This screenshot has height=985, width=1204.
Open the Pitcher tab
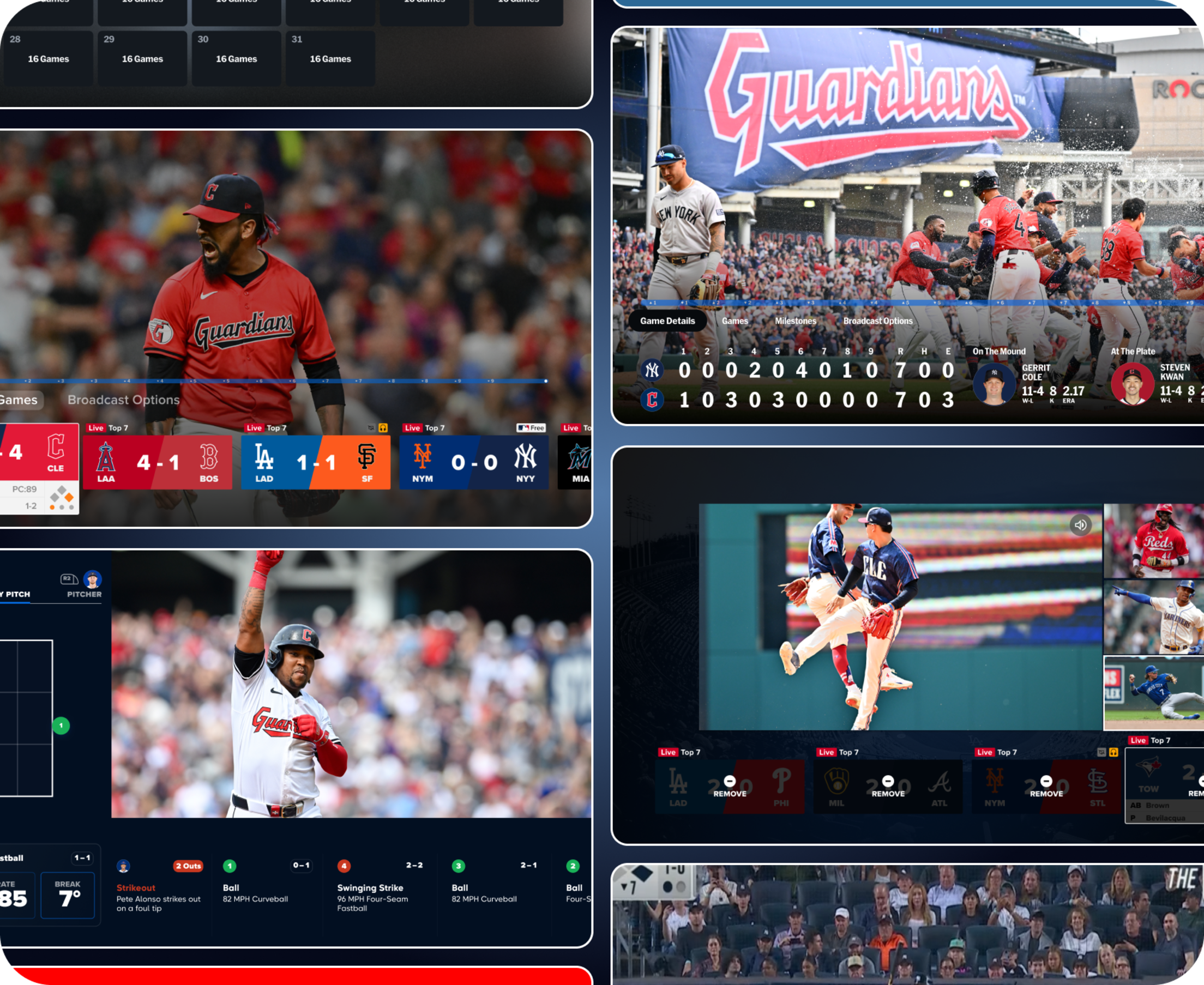pyautogui.click(x=84, y=585)
